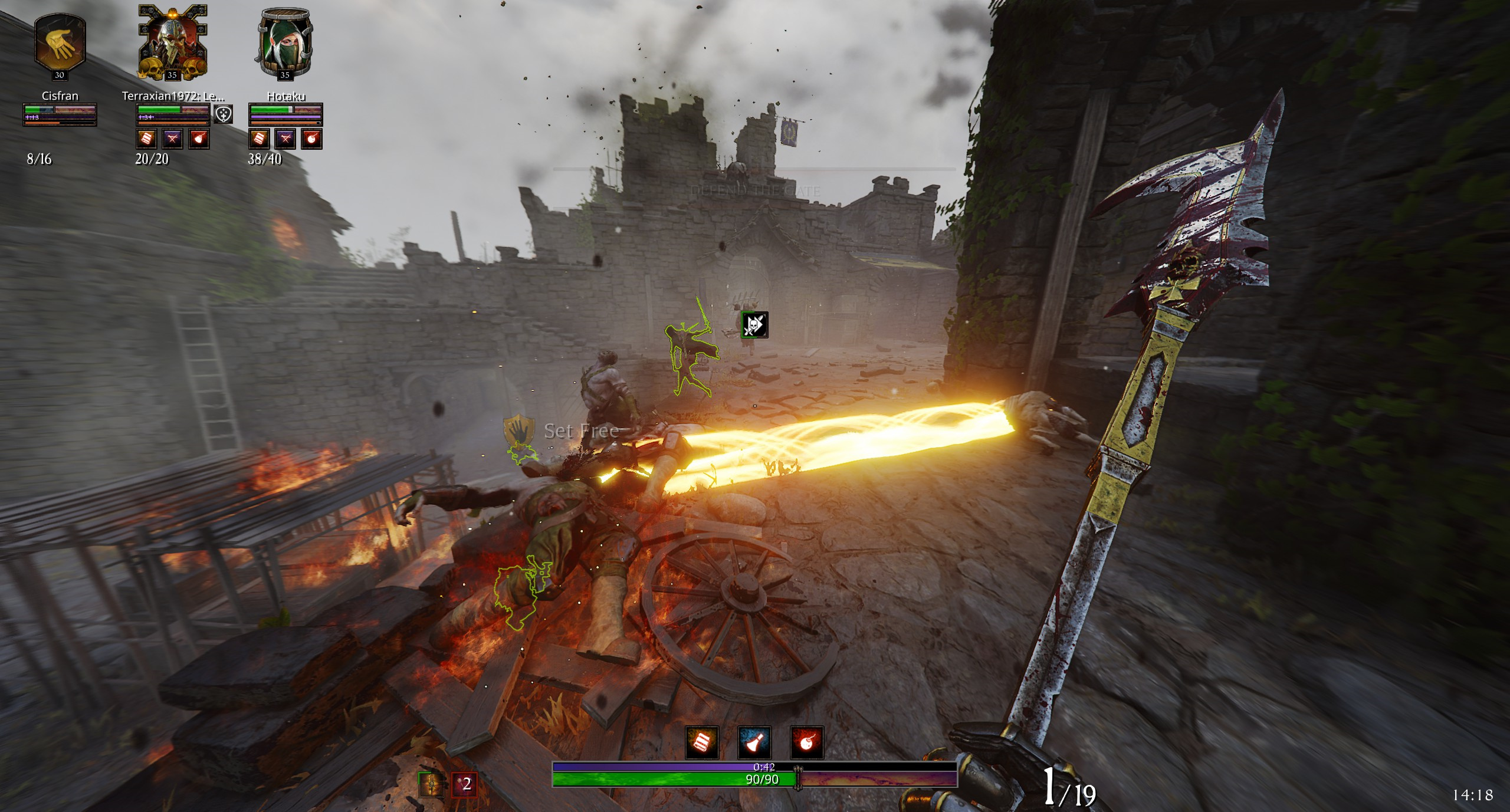Image resolution: width=1510 pixels, height=812 pixels.
Task: Choose Hotaku's hooded elf portrait
Action: 285,42
